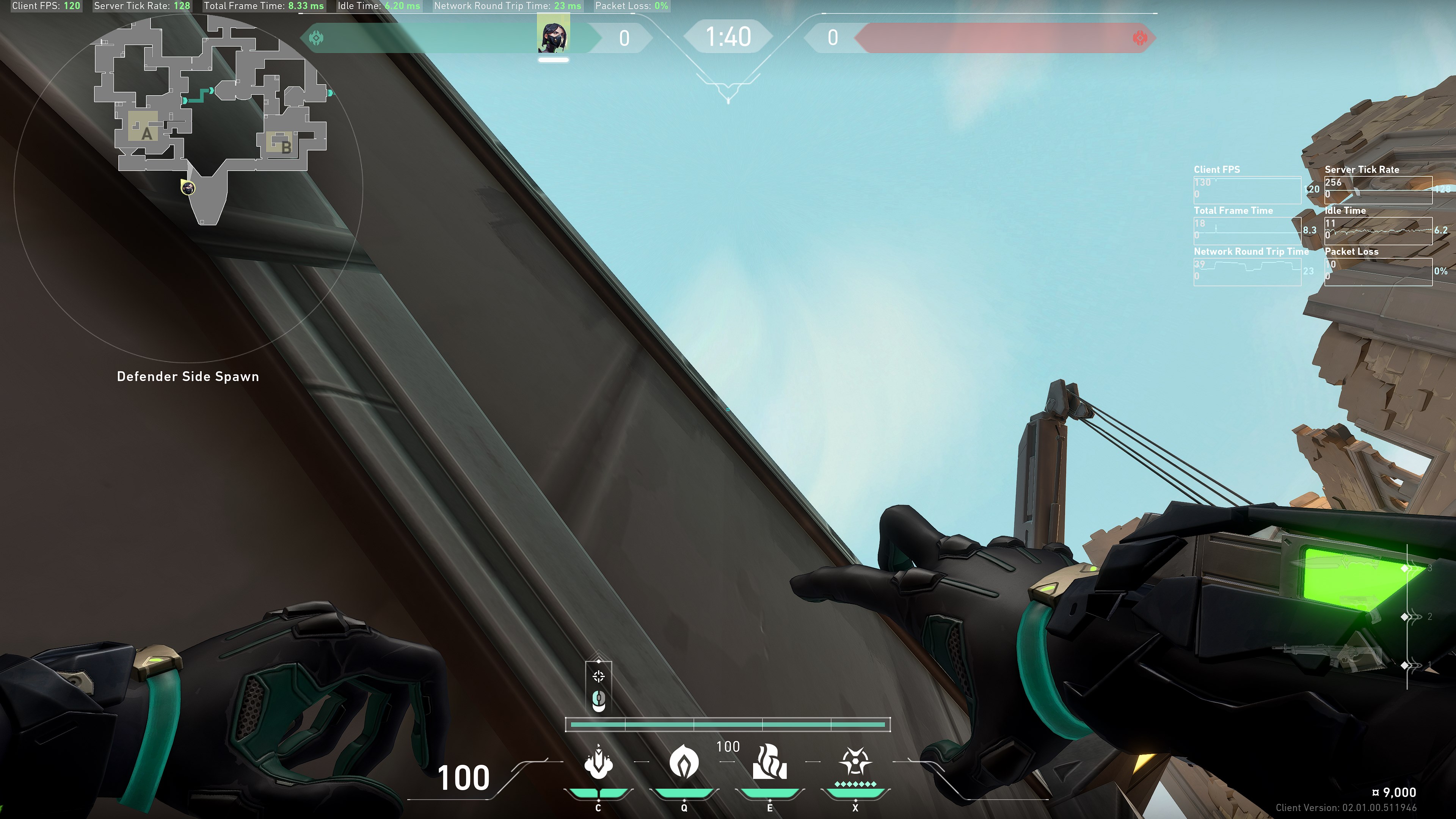Activate the Poison Cloud ability icon
This screenshot has height=819, width=1456.
[x=684, y=763]
